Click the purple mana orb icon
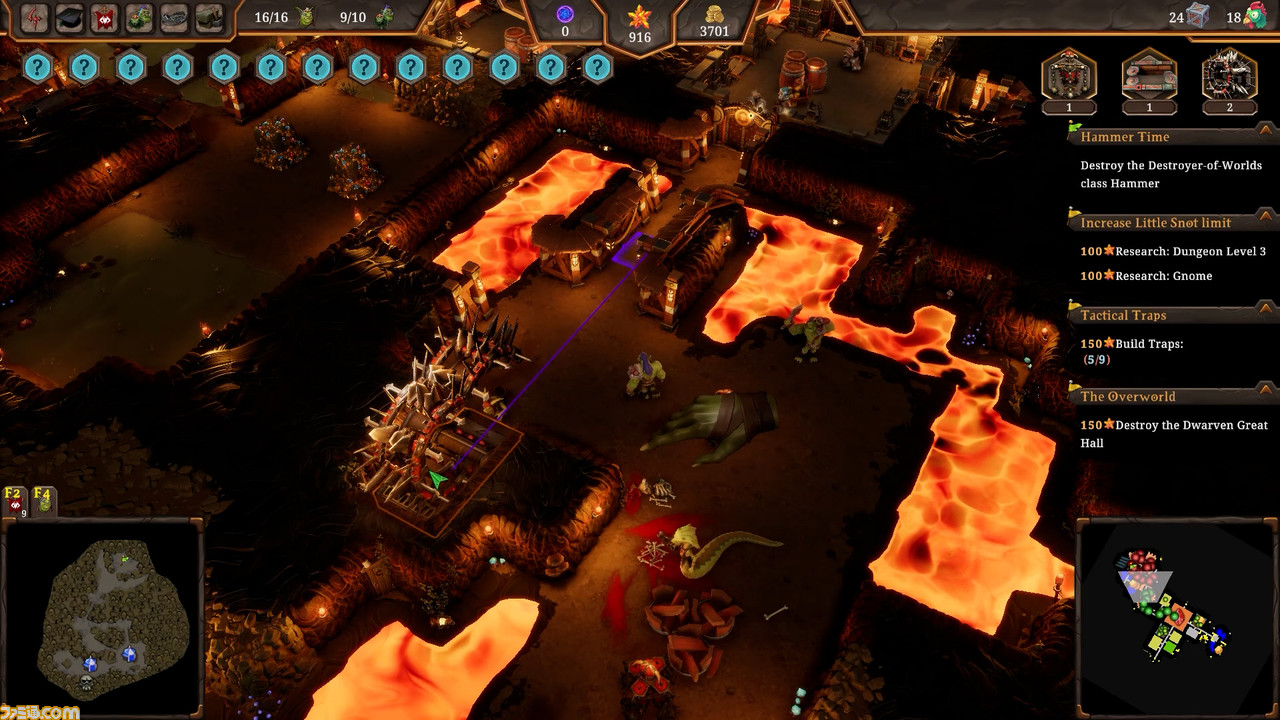Screen dimensions: 1280x720 tap(565, 14)
